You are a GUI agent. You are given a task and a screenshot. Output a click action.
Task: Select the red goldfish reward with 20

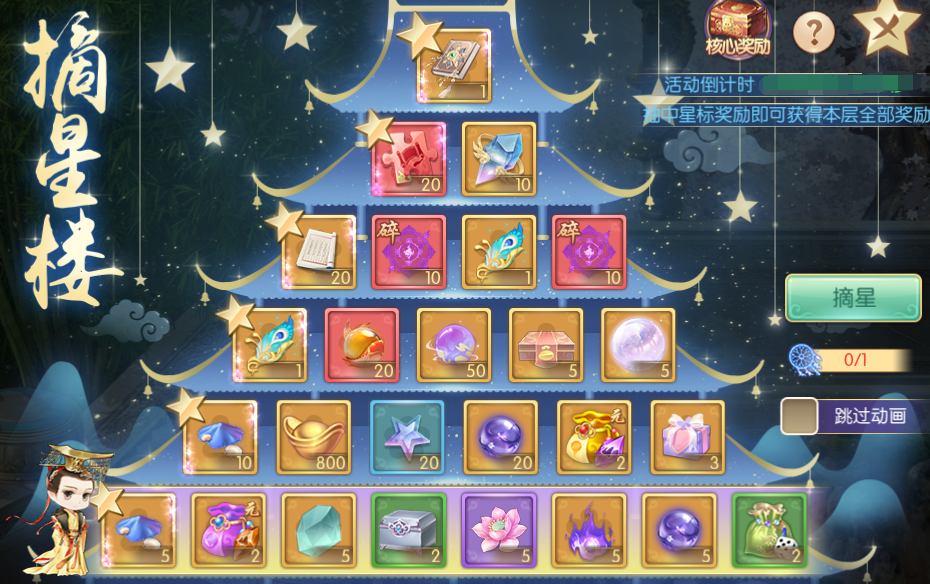coord(362,345)
